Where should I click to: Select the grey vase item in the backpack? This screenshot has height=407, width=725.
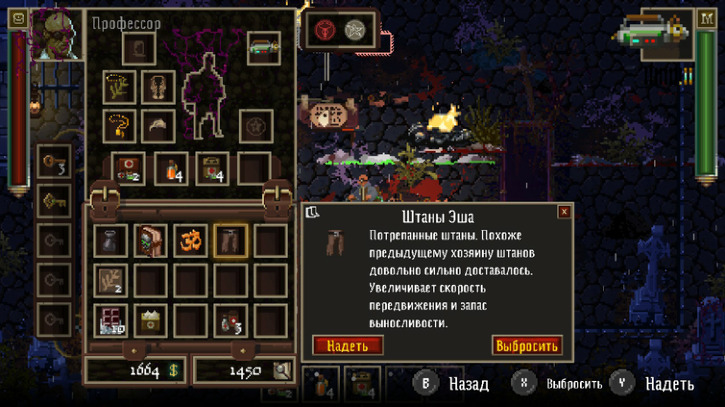111,240
